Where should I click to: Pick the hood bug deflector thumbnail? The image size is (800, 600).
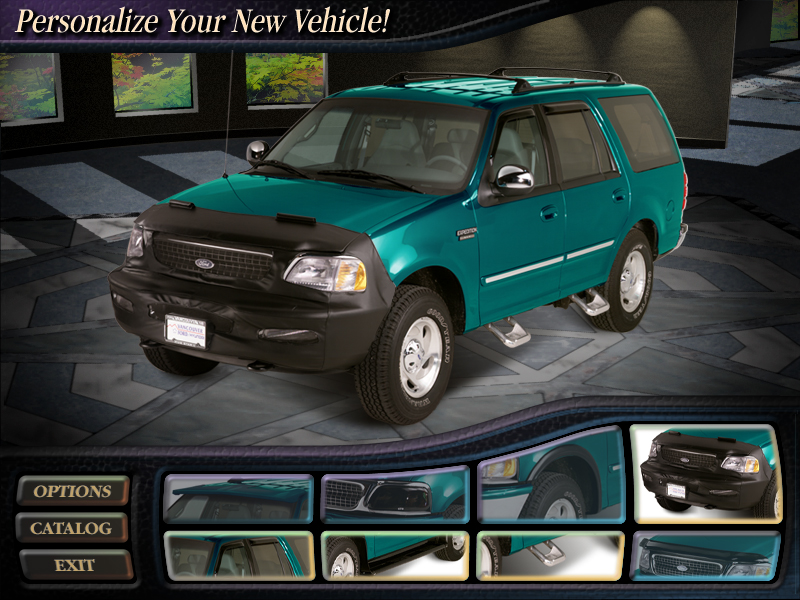click(x=705, y=556)
